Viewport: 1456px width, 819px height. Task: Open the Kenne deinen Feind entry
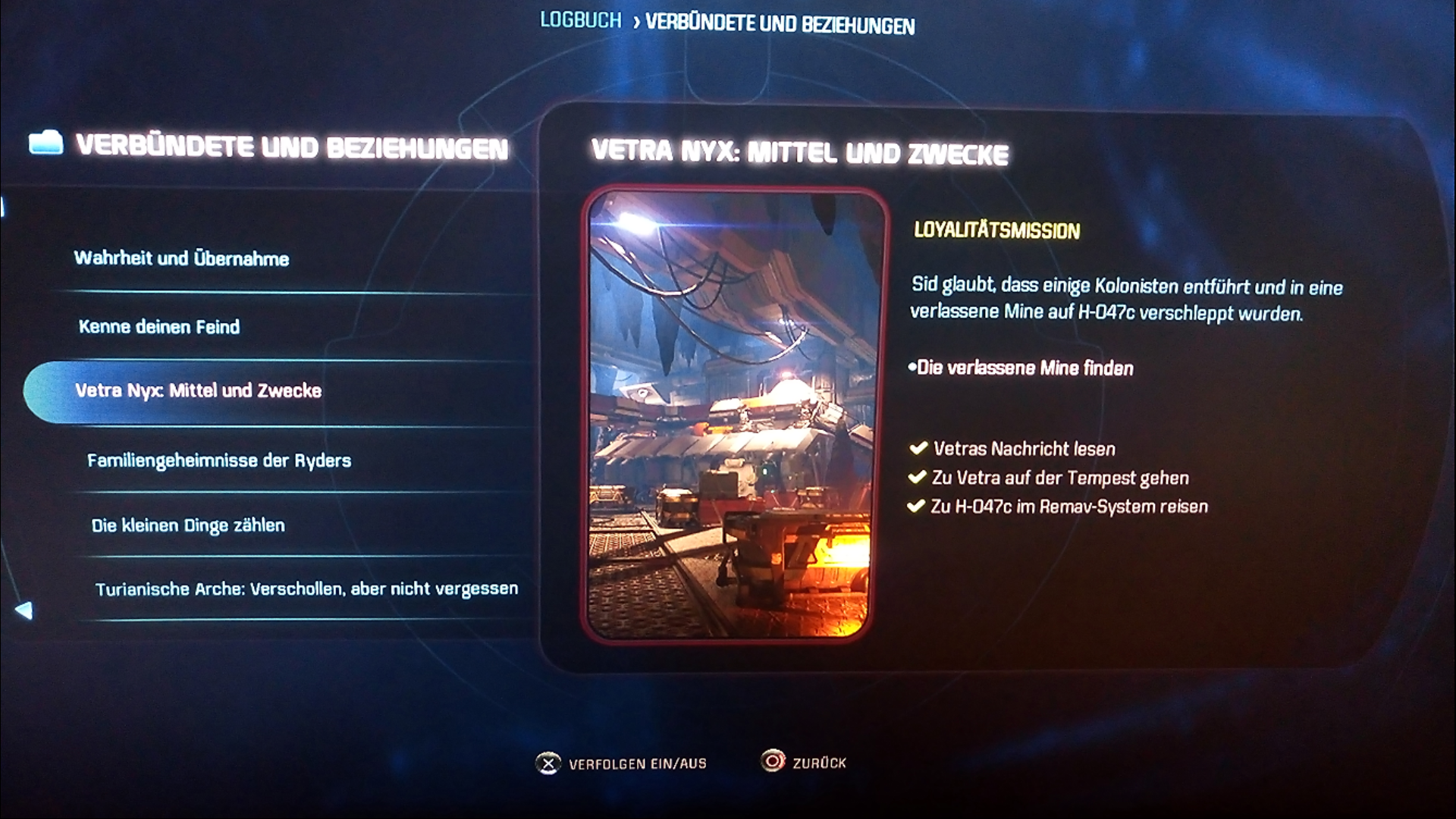(x=159, y=327)
